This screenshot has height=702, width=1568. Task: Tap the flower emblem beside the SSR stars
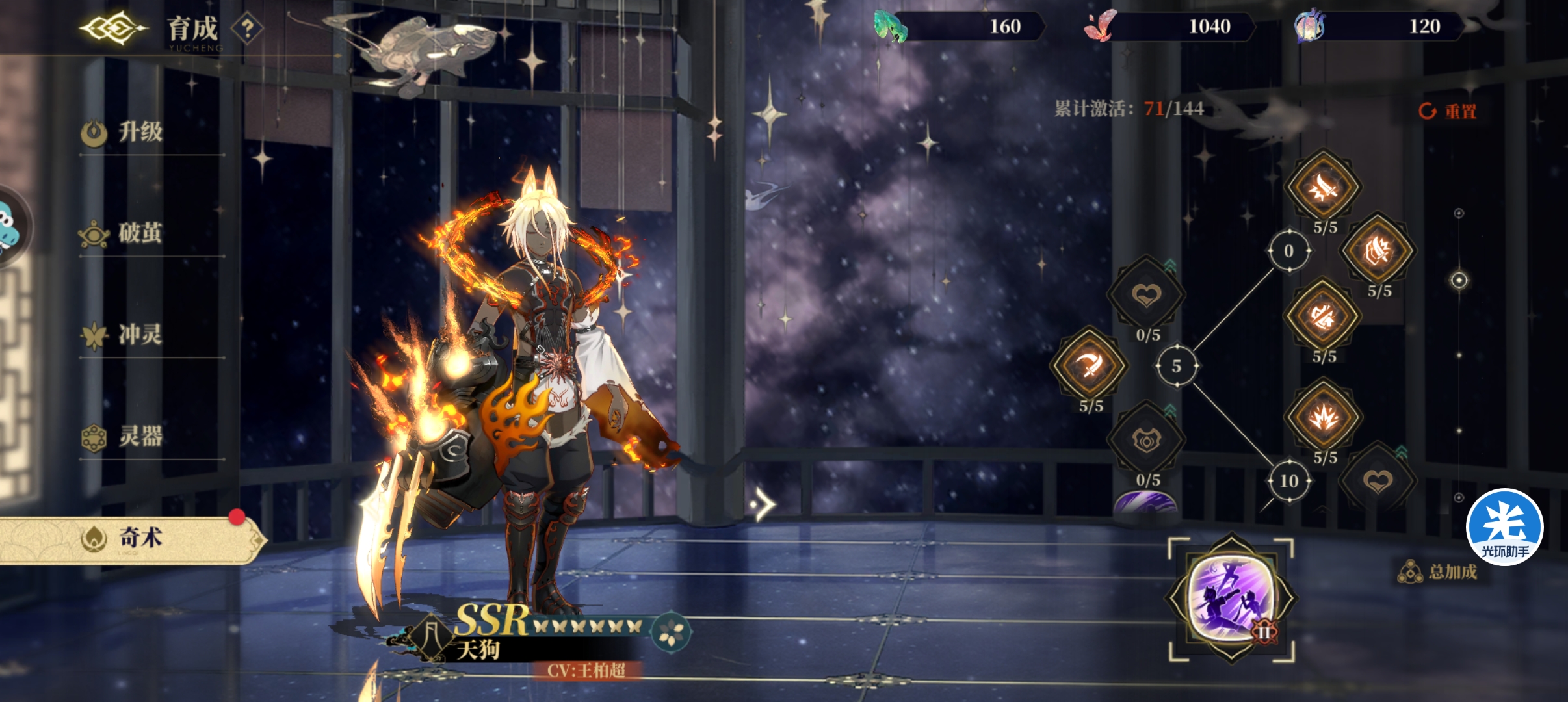click(x=670, y=632)
